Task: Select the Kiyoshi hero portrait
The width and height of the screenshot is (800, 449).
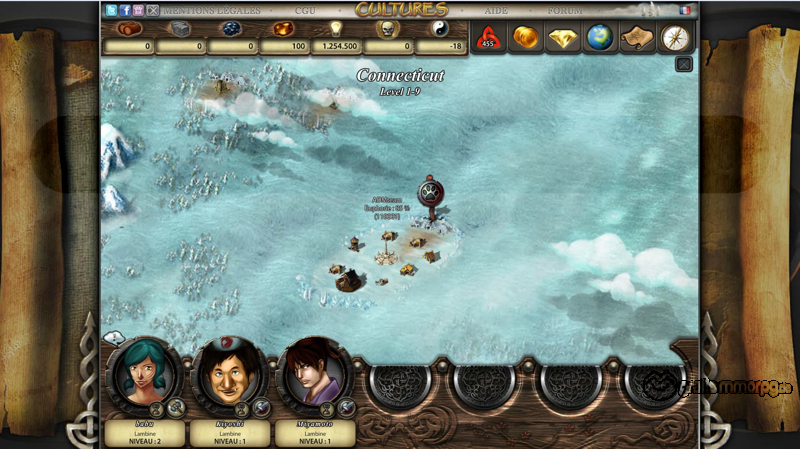Action: tap(229, 374)
